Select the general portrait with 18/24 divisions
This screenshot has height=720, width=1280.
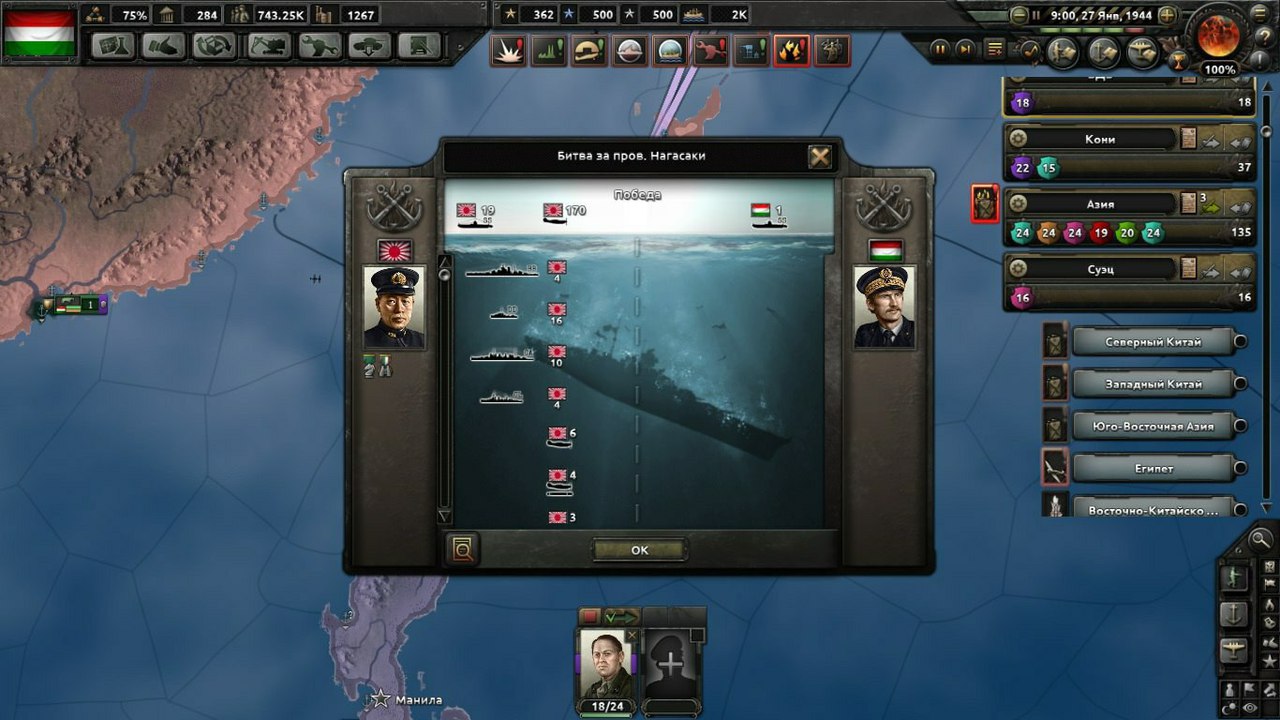pos(608,664)
